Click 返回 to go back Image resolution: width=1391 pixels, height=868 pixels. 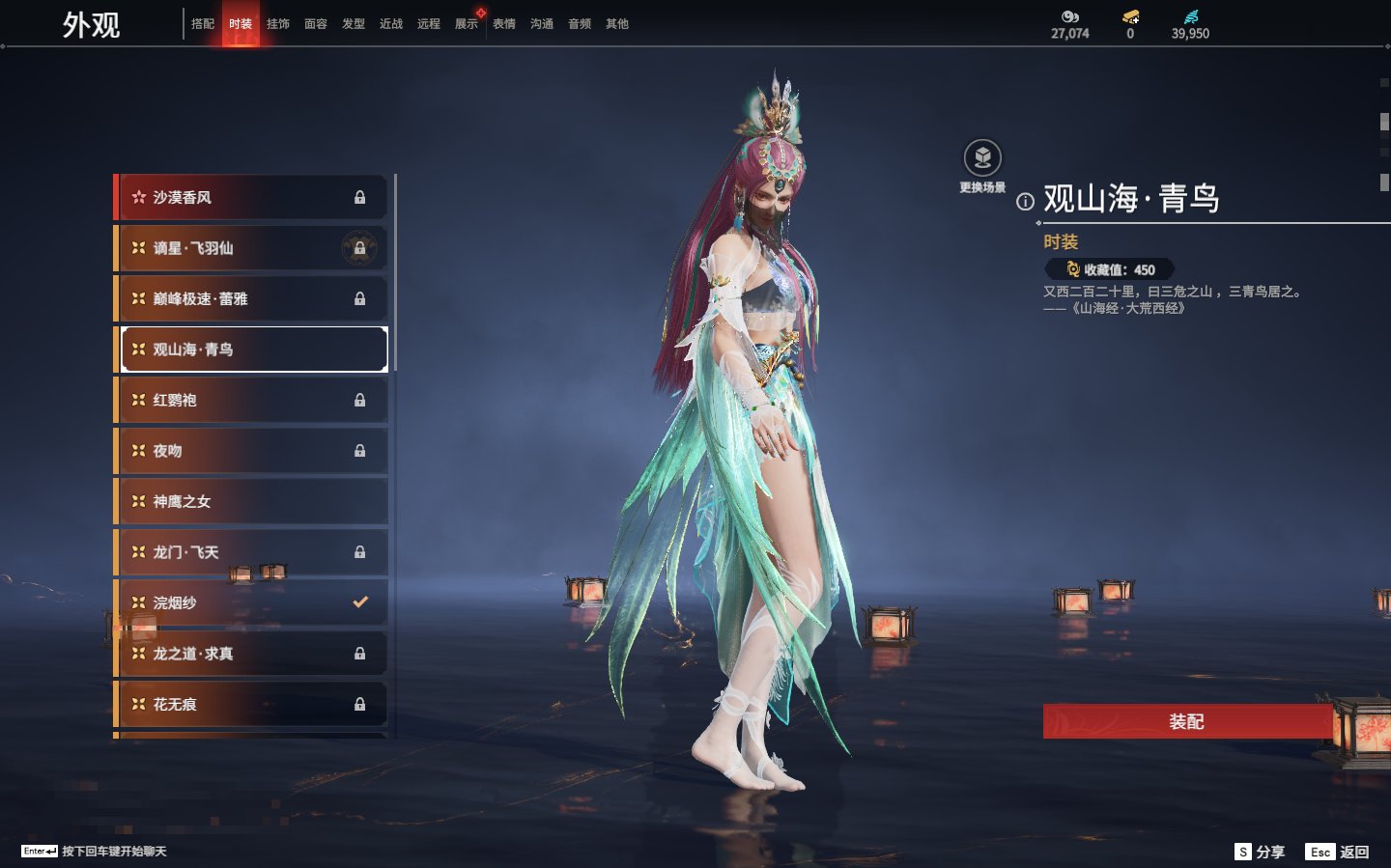tap(1338, 852)
